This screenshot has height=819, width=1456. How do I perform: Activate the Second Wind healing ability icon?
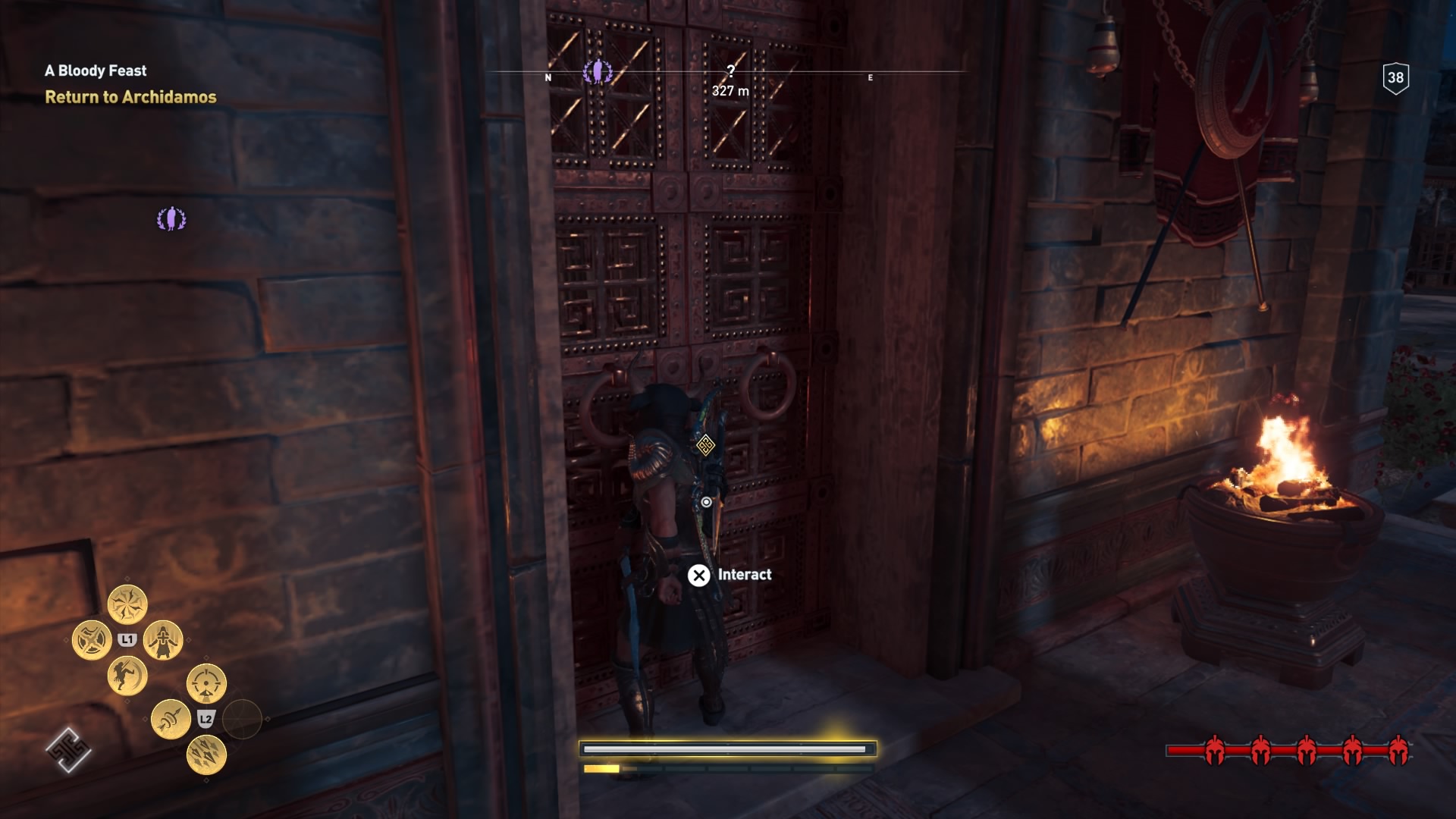coord(164,640)
